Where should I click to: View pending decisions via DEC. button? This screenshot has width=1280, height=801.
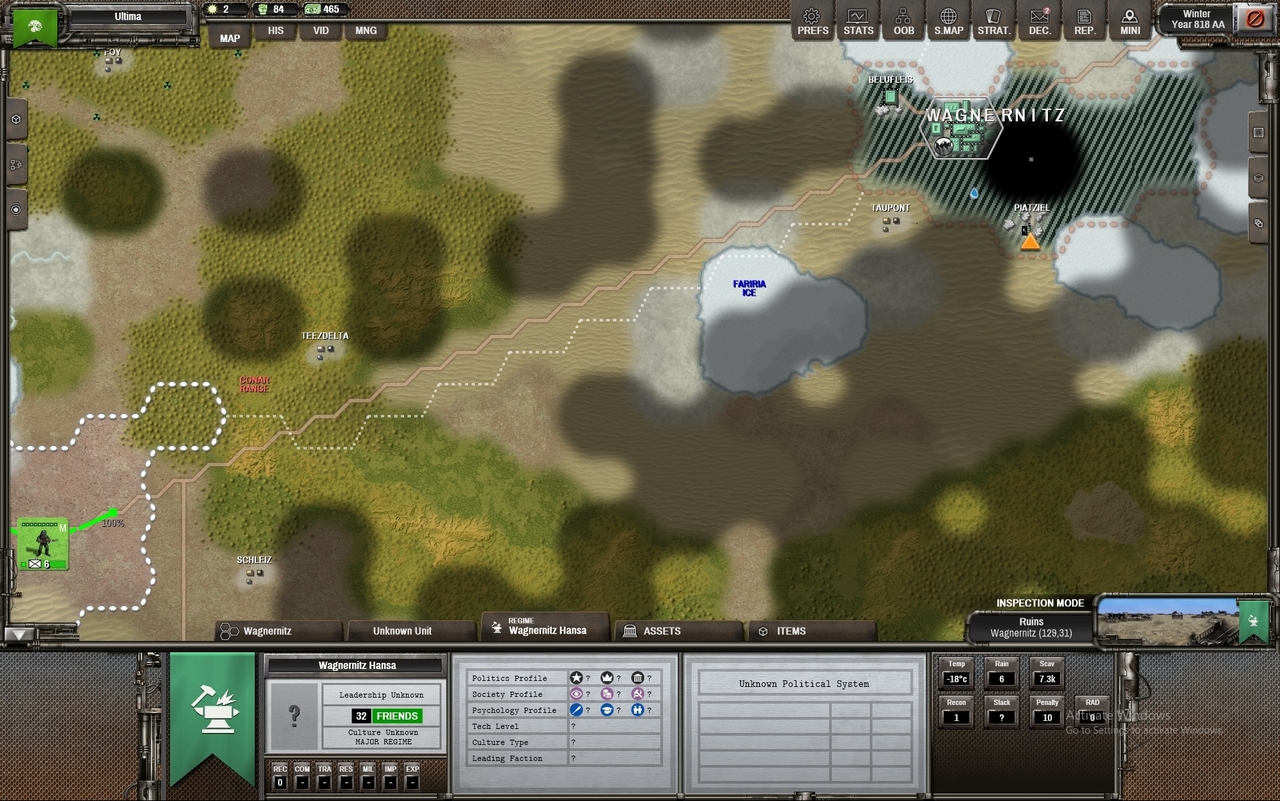[x=1039, y=20]
